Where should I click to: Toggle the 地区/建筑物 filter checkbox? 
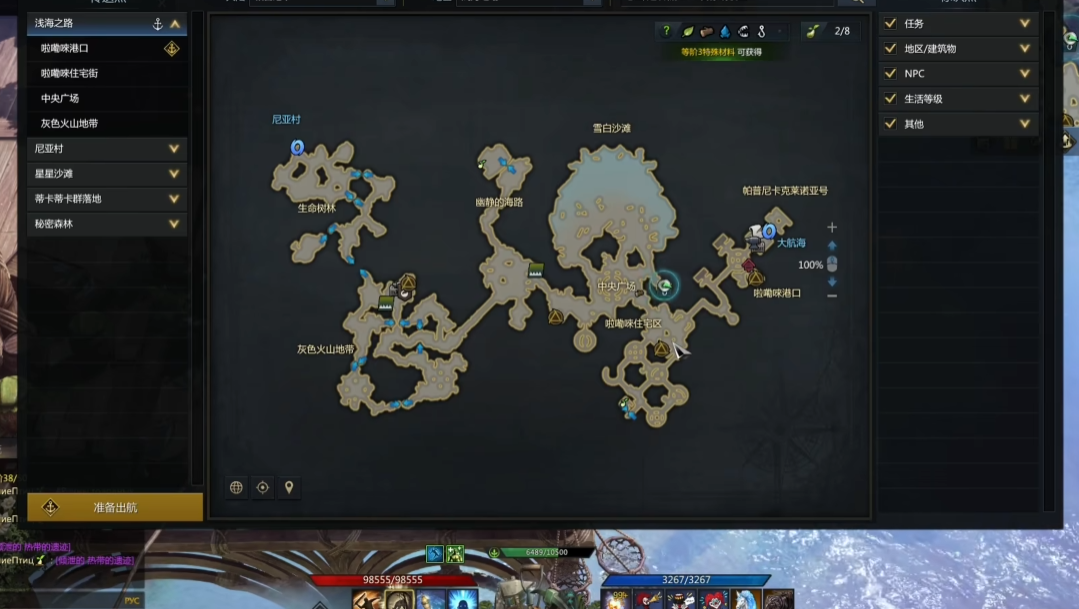pos(890,48)
